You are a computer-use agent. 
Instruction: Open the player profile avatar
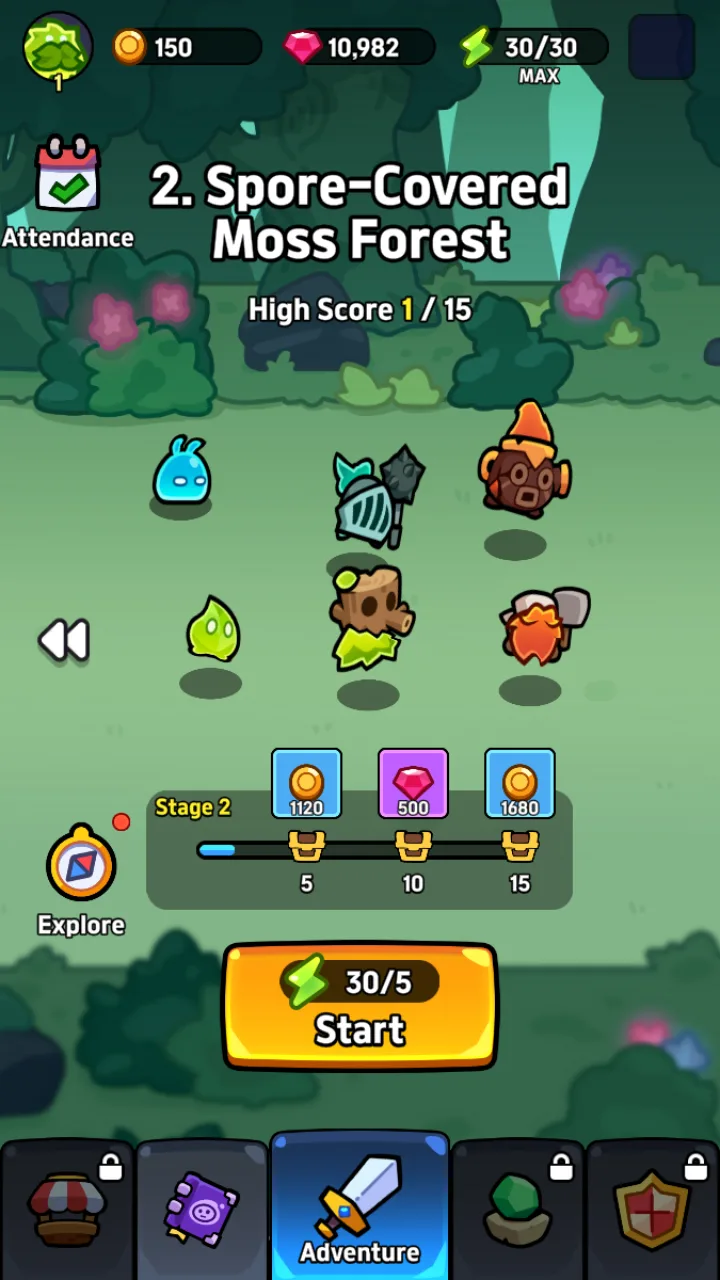pos(58,47)
